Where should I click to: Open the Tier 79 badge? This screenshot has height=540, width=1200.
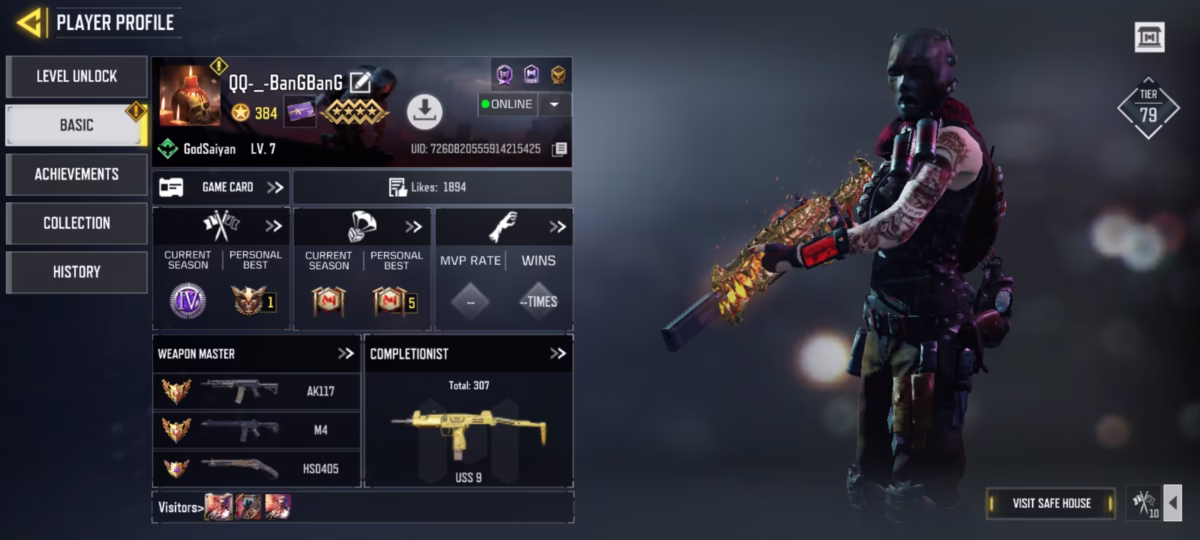1148,108
